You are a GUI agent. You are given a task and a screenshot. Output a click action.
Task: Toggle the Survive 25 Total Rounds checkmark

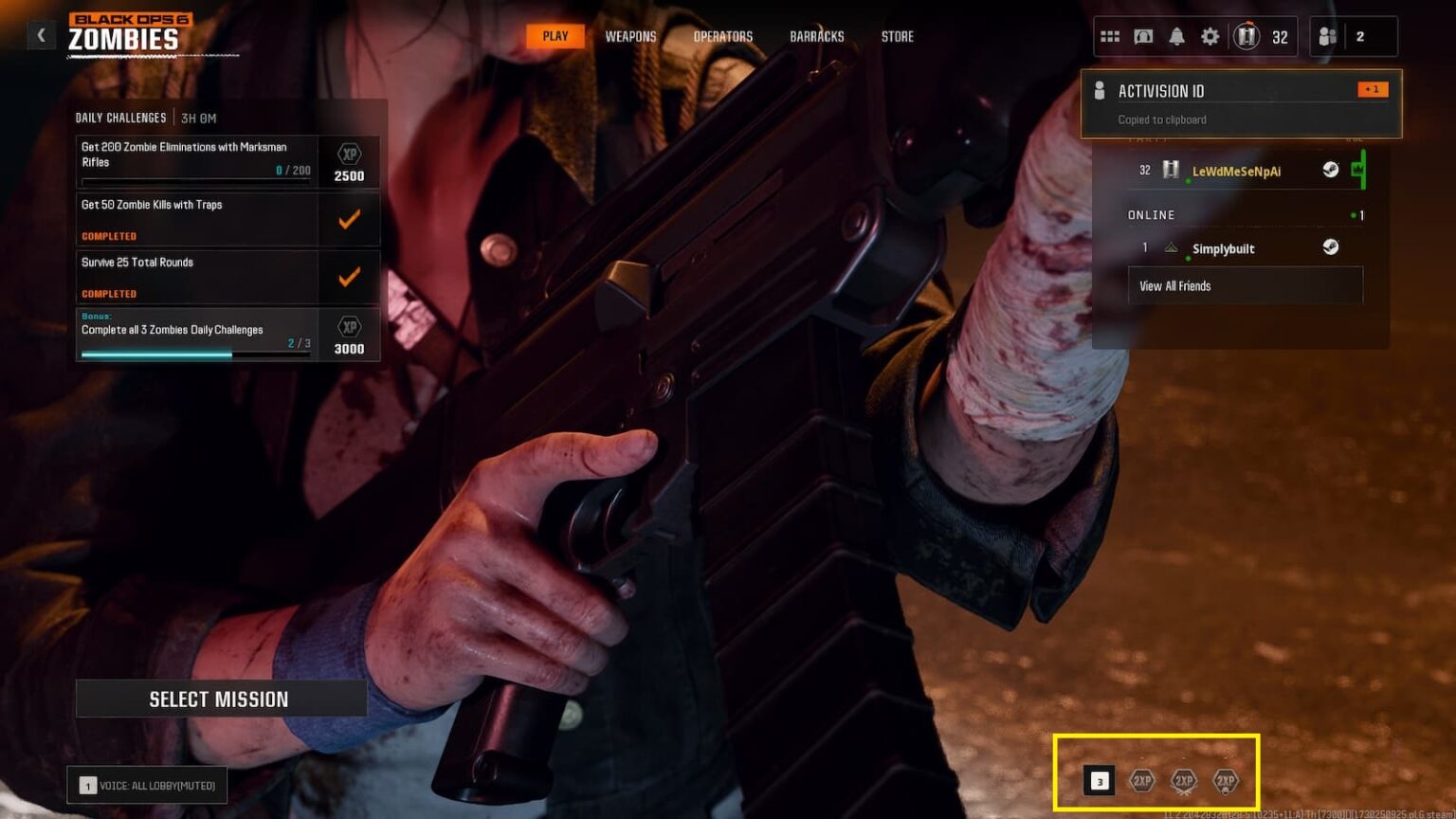click(x=349, y=276)
